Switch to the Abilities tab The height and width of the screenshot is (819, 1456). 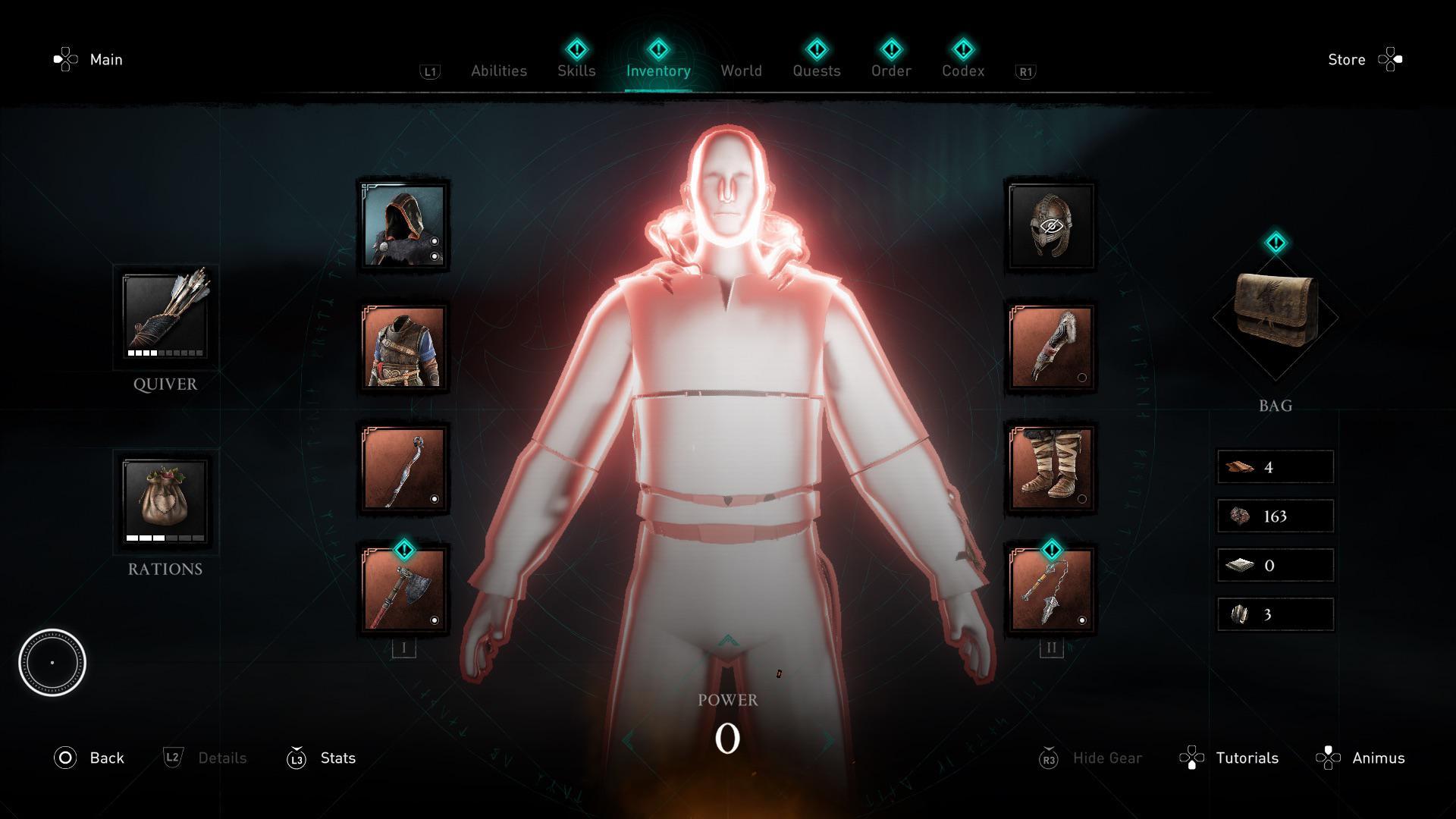498,71
